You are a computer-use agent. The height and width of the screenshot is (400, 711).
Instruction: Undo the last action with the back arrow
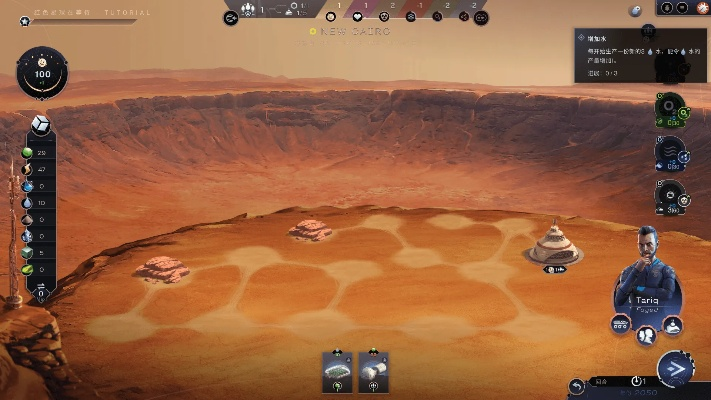coord(577,385)
